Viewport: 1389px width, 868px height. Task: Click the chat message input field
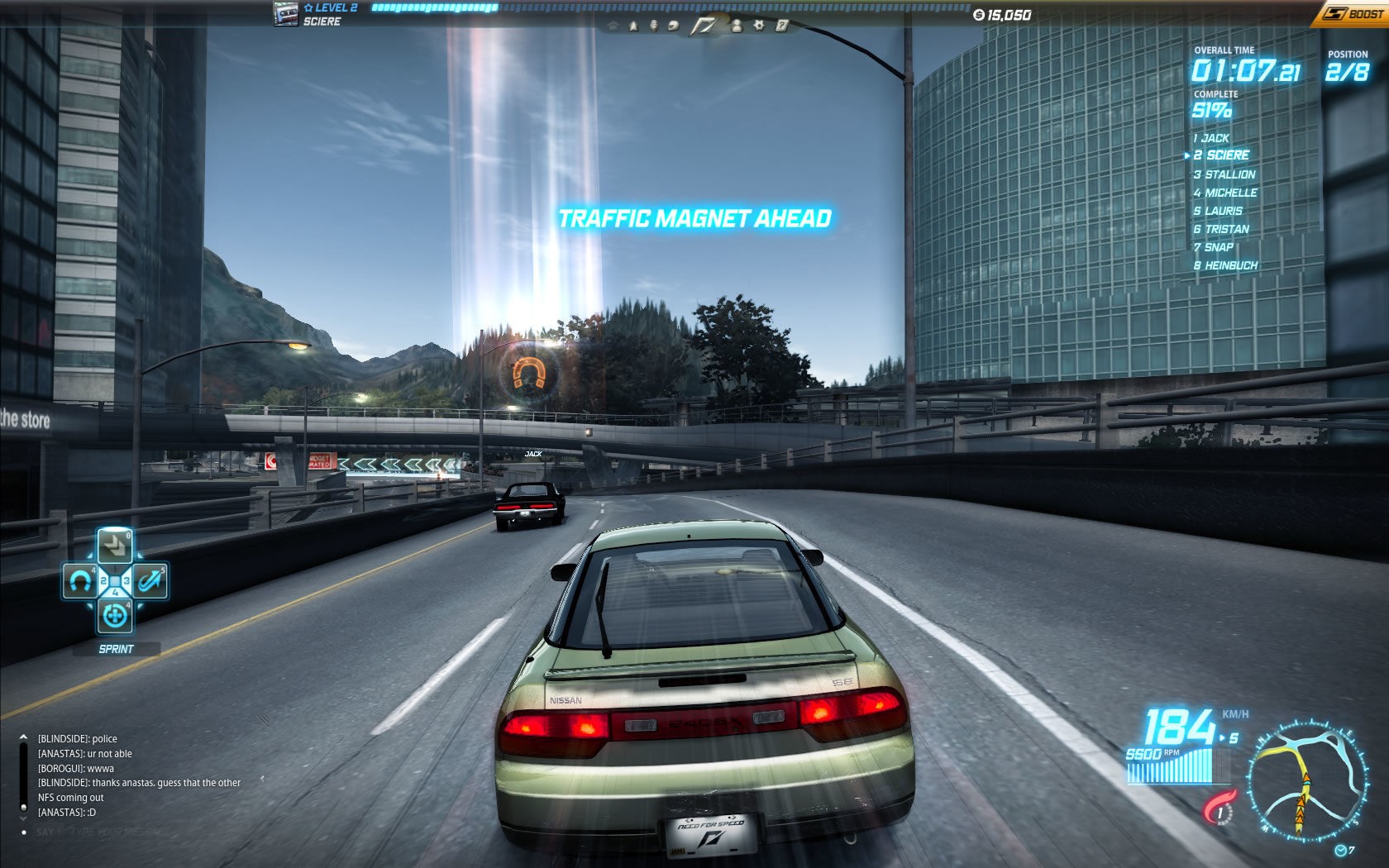(141, 832)
